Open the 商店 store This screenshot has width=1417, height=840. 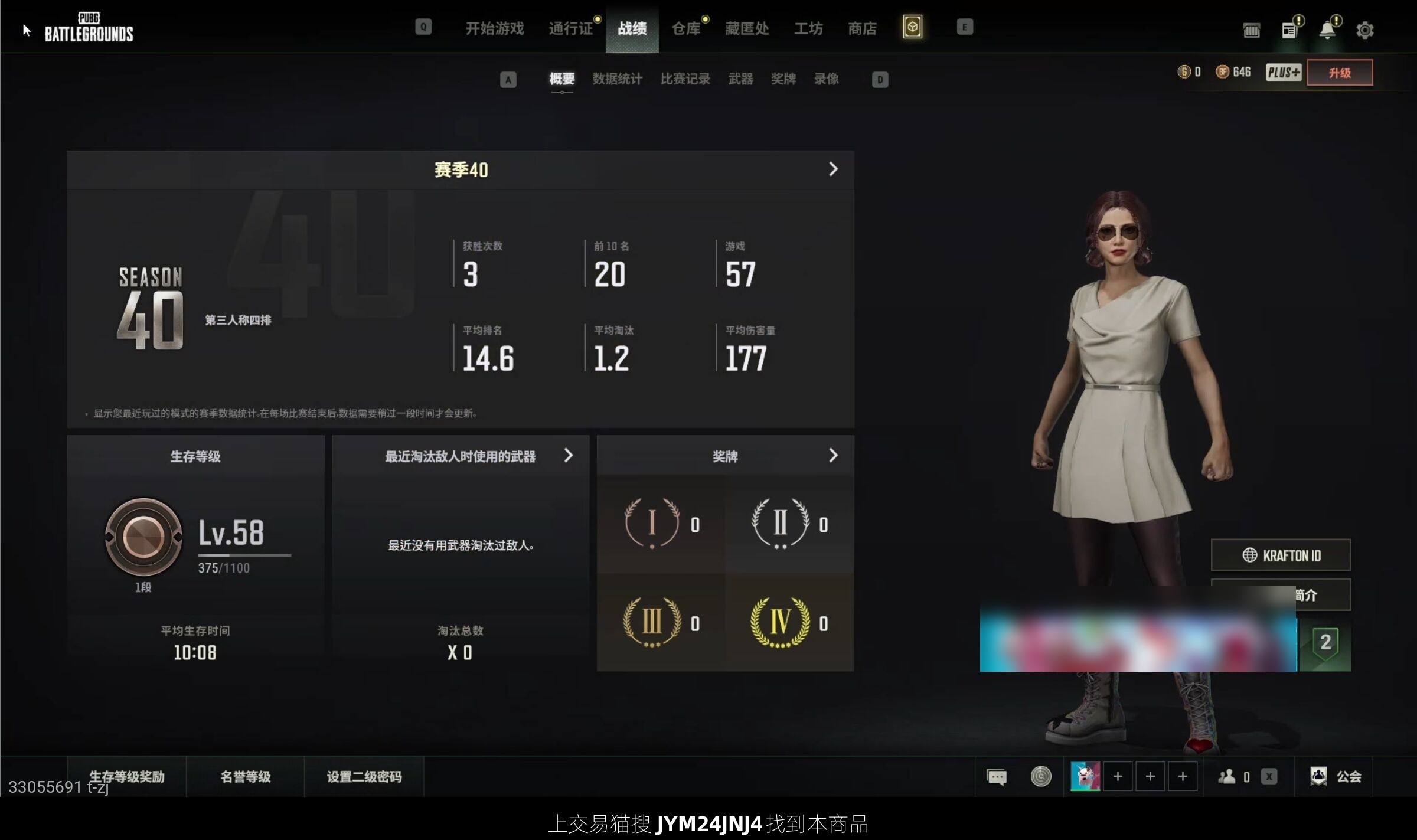[862, 28]
